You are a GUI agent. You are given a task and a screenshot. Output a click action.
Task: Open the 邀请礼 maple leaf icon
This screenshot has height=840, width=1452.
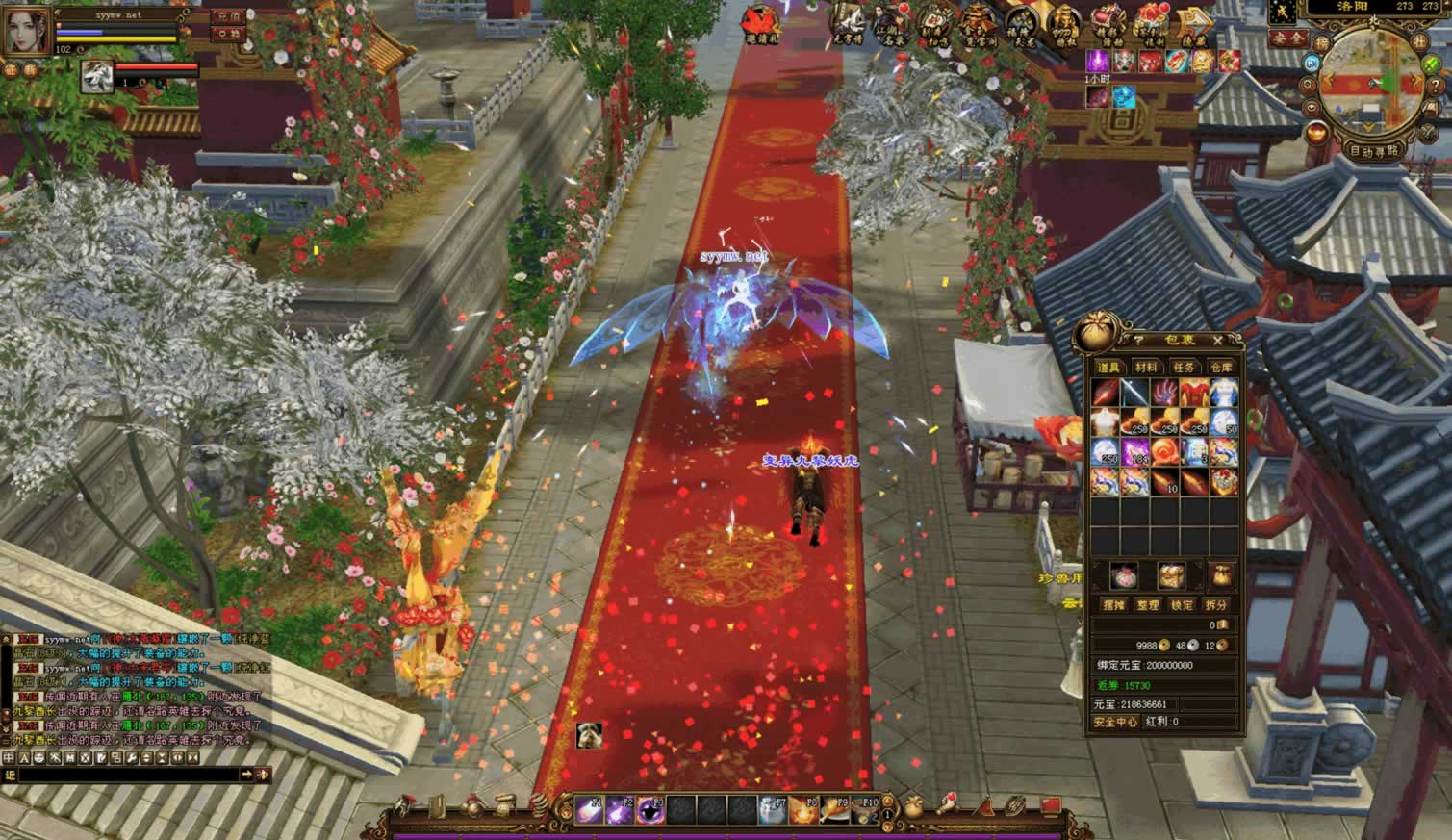(761, 22)
